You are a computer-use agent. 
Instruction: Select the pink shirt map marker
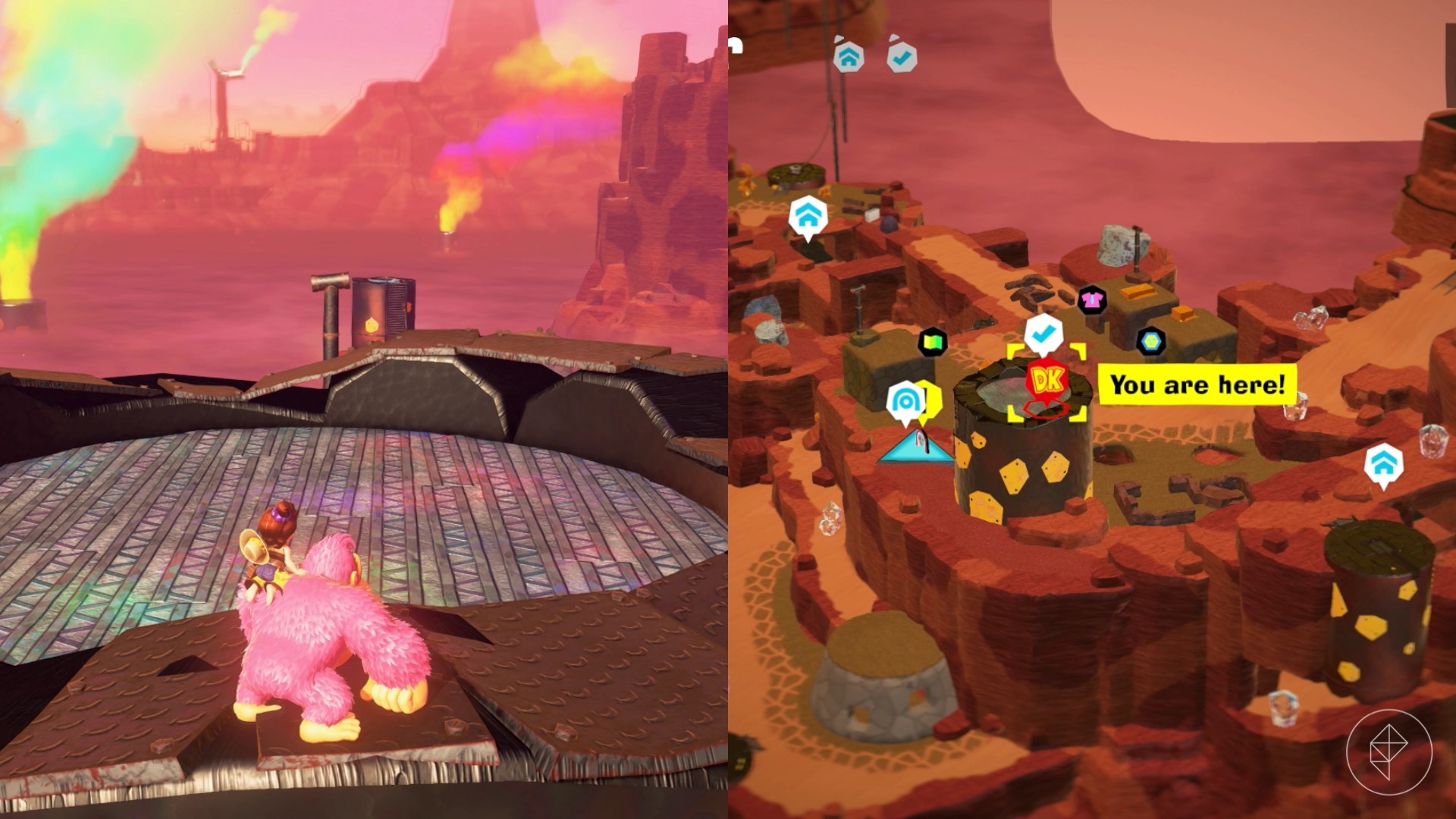click(x=1091, y=300)
